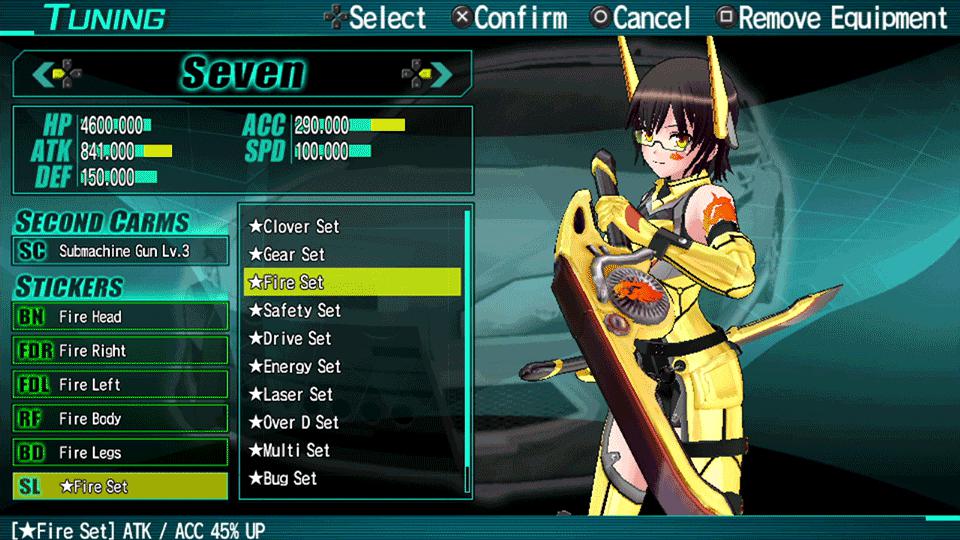Image resolution: width=960 pixels, height=540 pixels.
Task: Switch to previous character with left arrow
Action: point(57,73)
